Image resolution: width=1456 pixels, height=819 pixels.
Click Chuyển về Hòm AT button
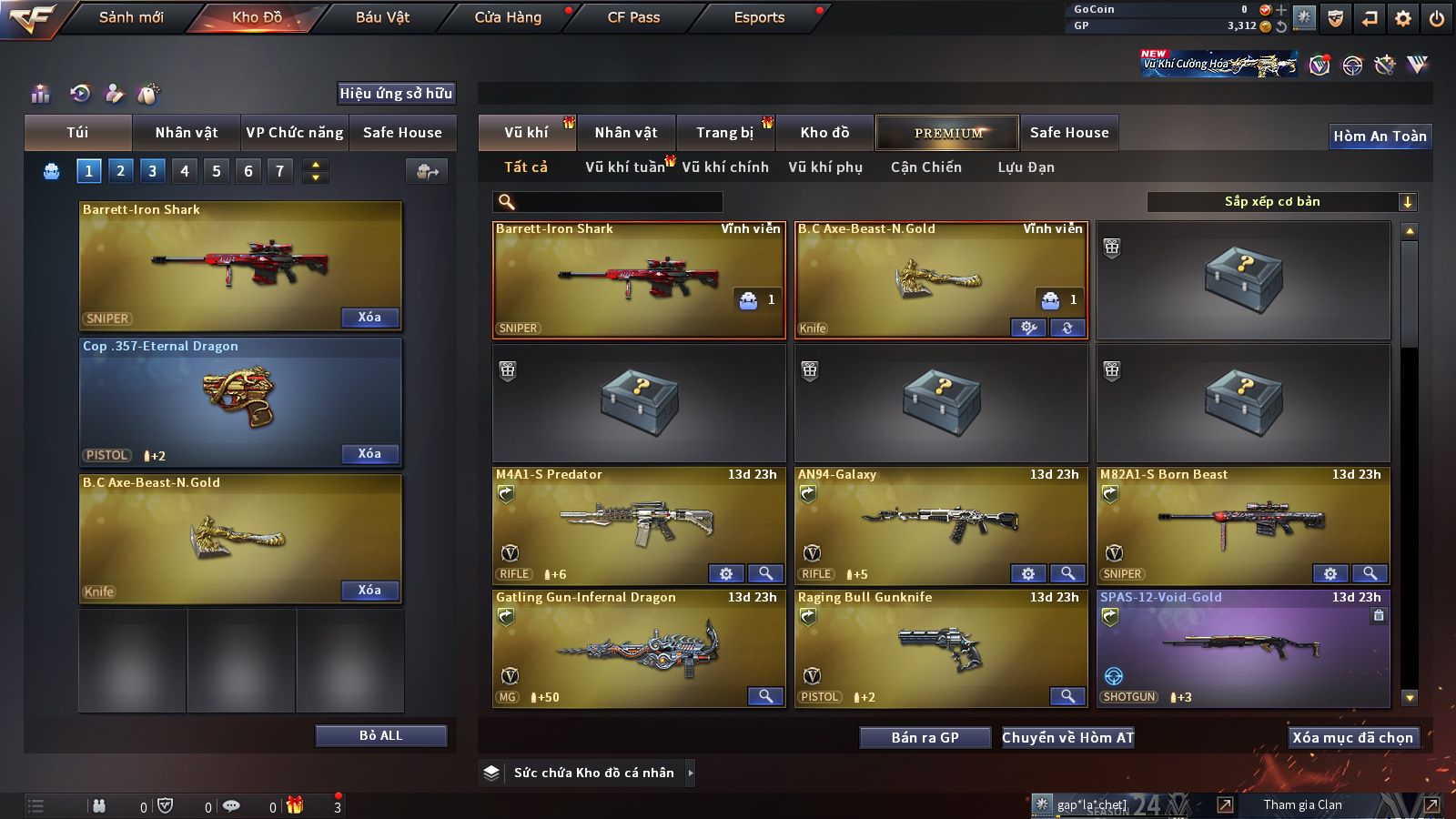(1067, 738)
